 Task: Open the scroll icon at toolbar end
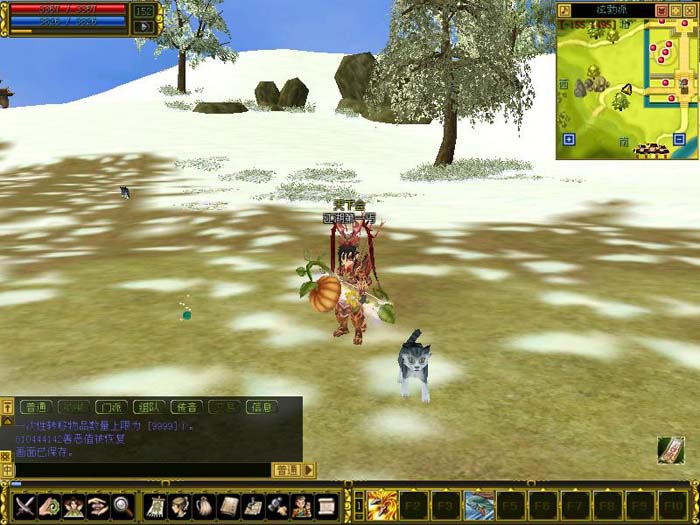(327, 506)
